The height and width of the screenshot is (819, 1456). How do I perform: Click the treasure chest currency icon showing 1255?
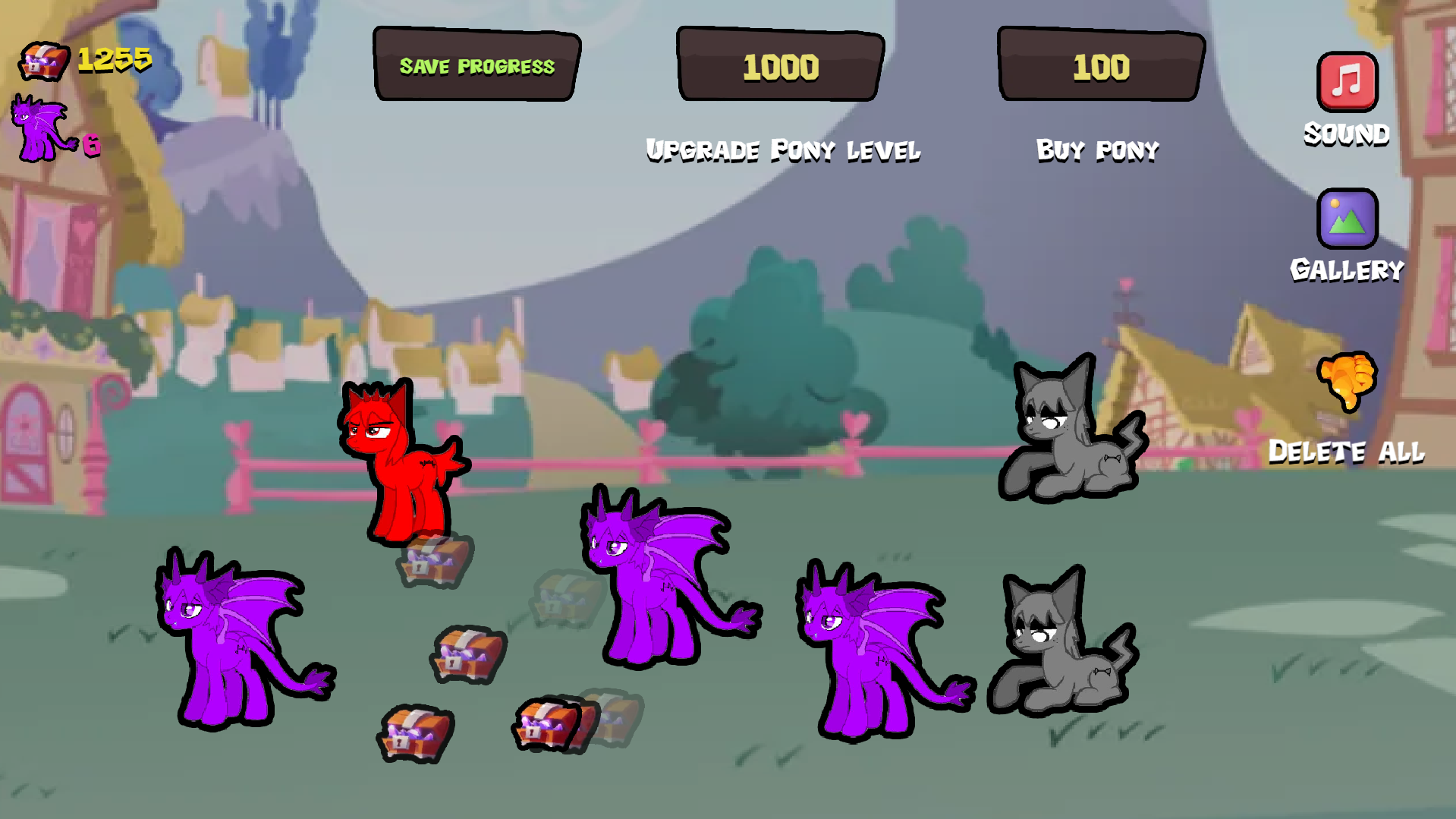[x=43, y=61]
